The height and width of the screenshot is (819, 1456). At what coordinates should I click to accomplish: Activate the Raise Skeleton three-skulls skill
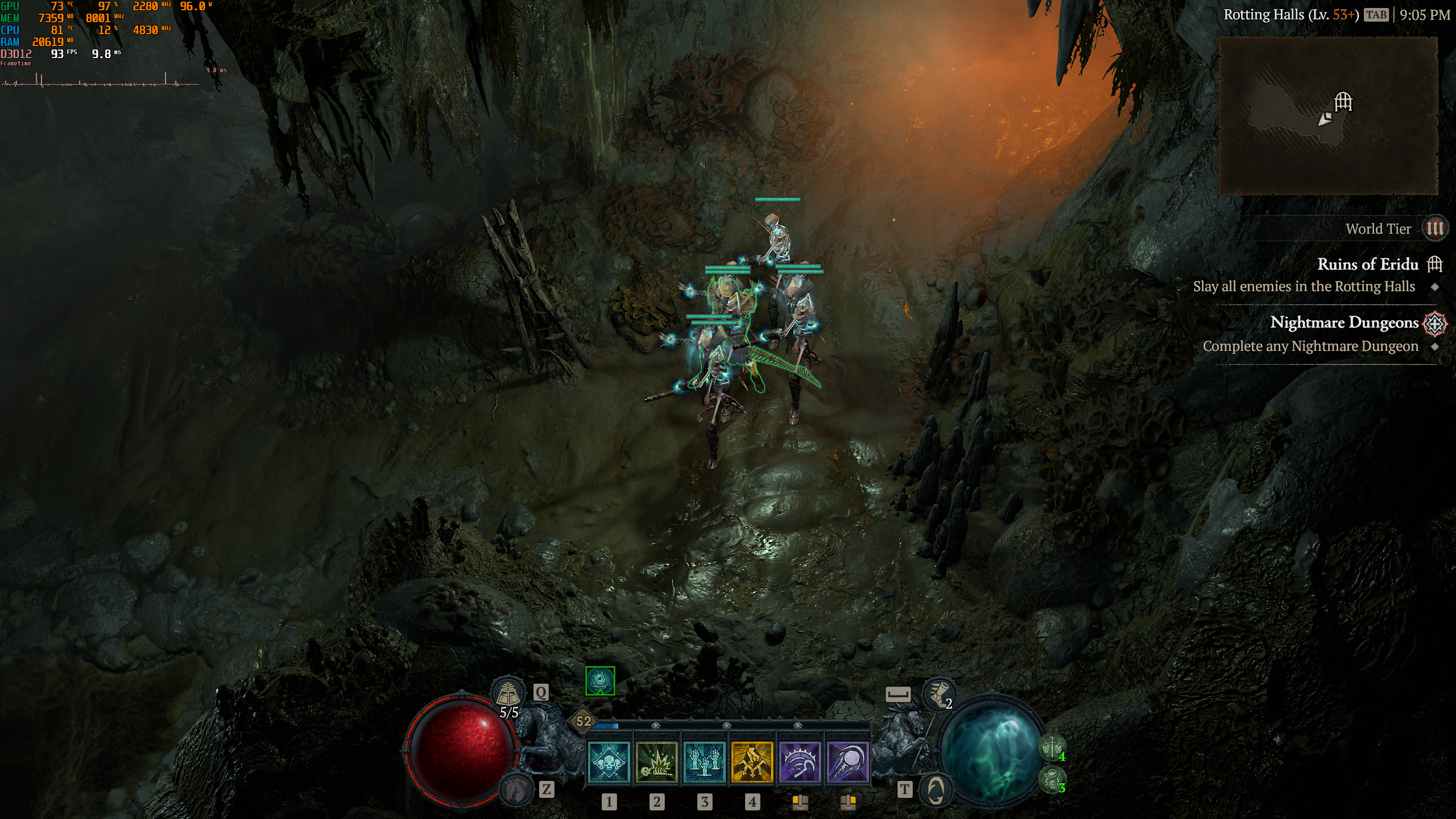(609, 762)
